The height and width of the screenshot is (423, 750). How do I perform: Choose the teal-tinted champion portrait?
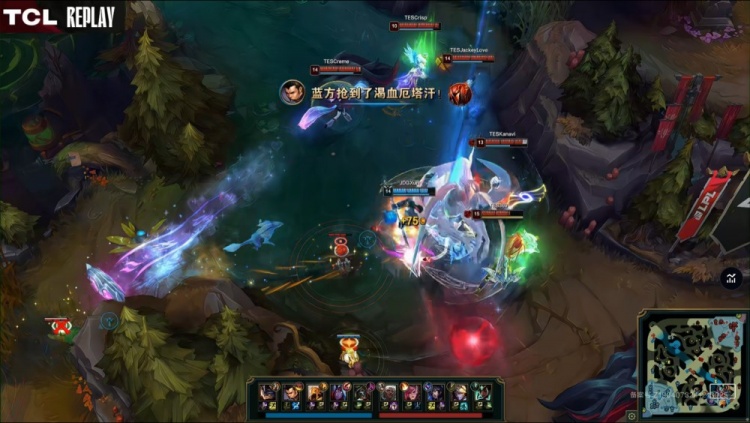480,391
